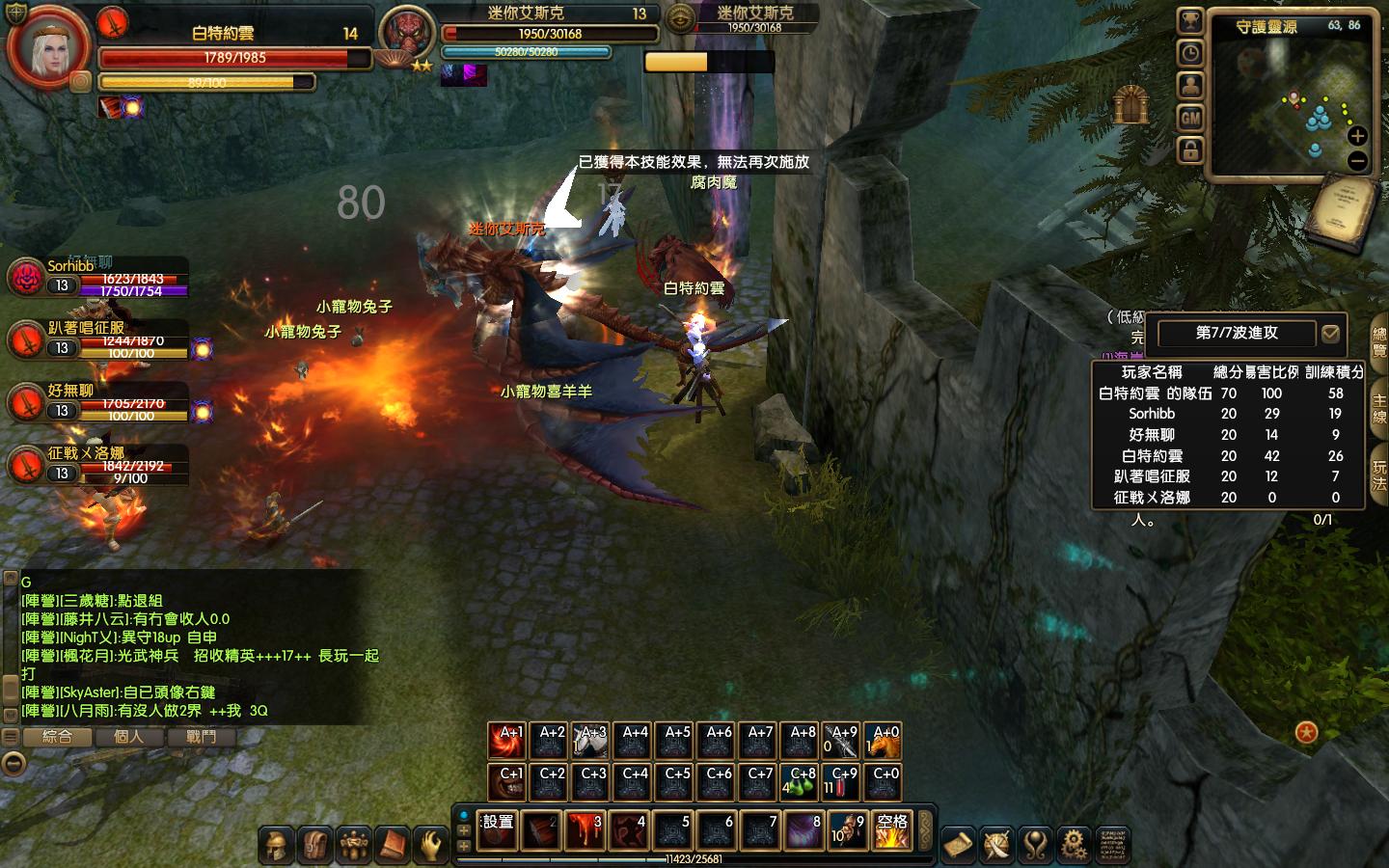Image resolution: width=1389 pixels, height=868 pixels.
Task: Activate the fire skill in the 空格 slot
Action: pos(892,830)
